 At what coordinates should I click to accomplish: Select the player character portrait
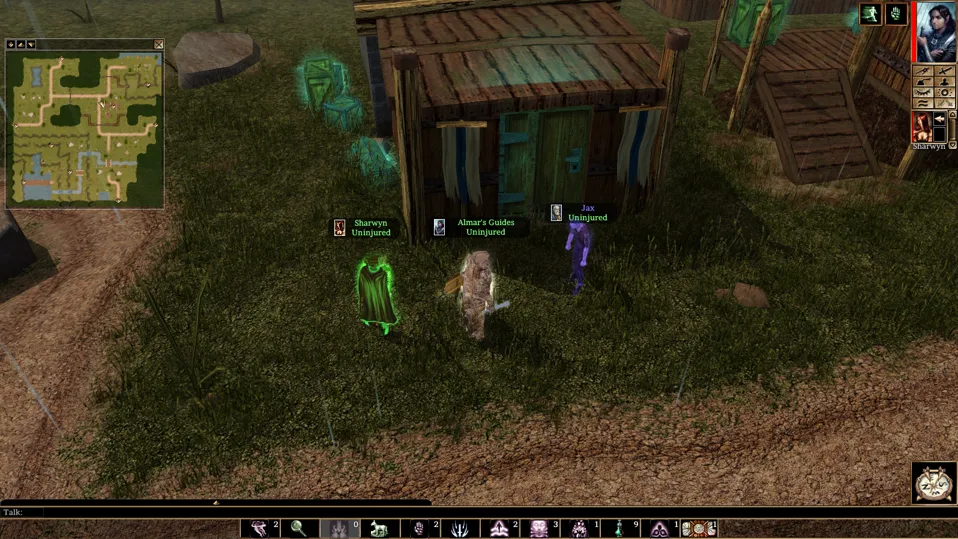(x=936, y=31)
